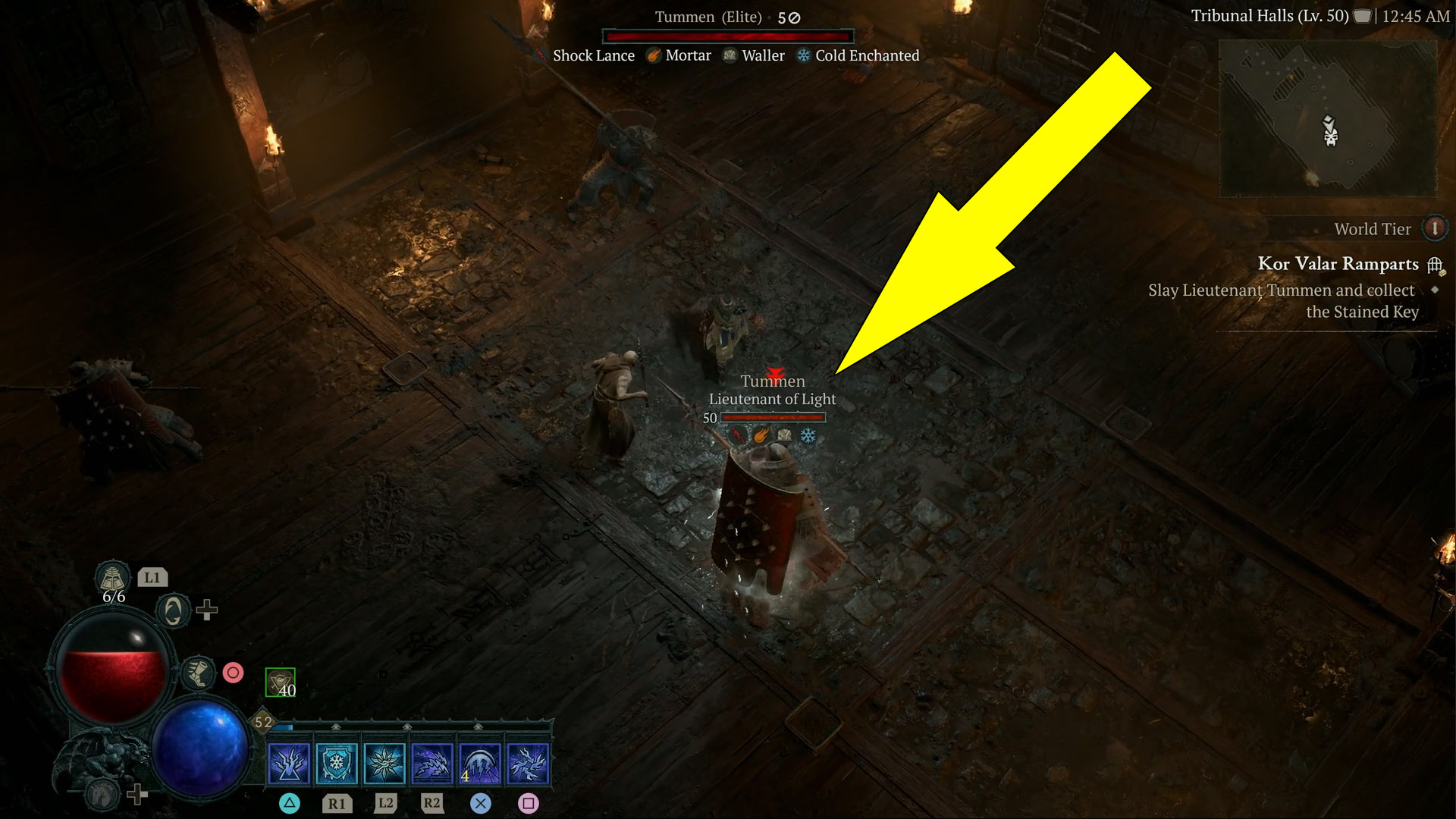Screen dimensions: 1456x819
Task: Click the skull marker on the minimap
Action: [1329, 136]
